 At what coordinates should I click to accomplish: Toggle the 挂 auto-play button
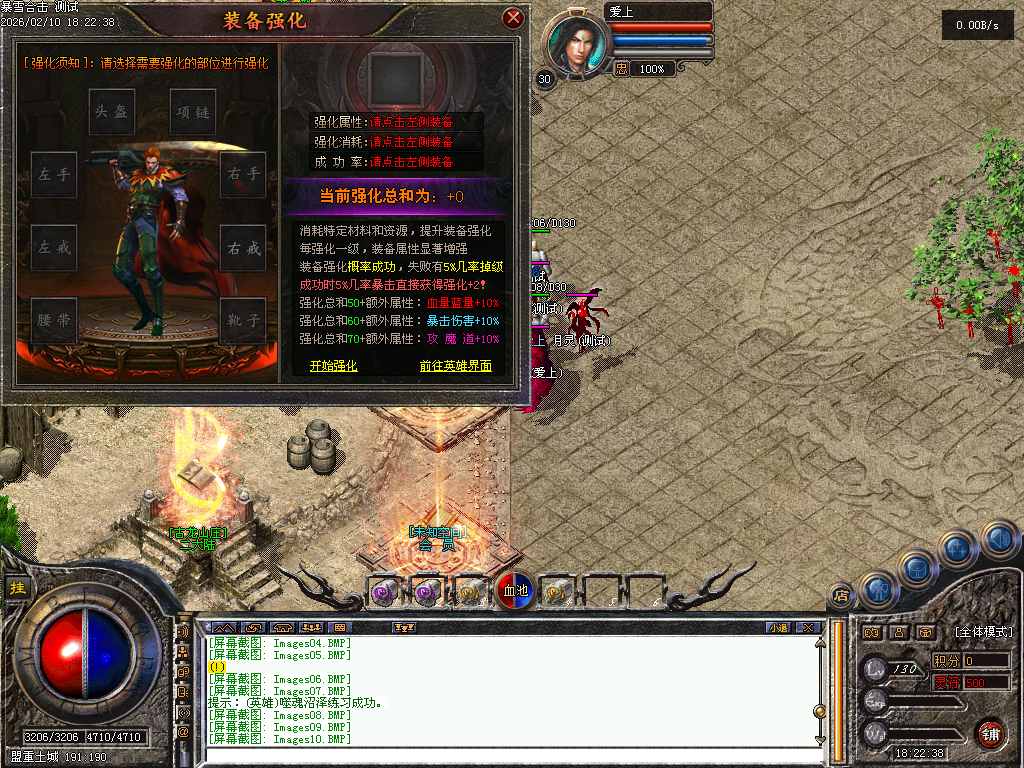click(17, 588)
